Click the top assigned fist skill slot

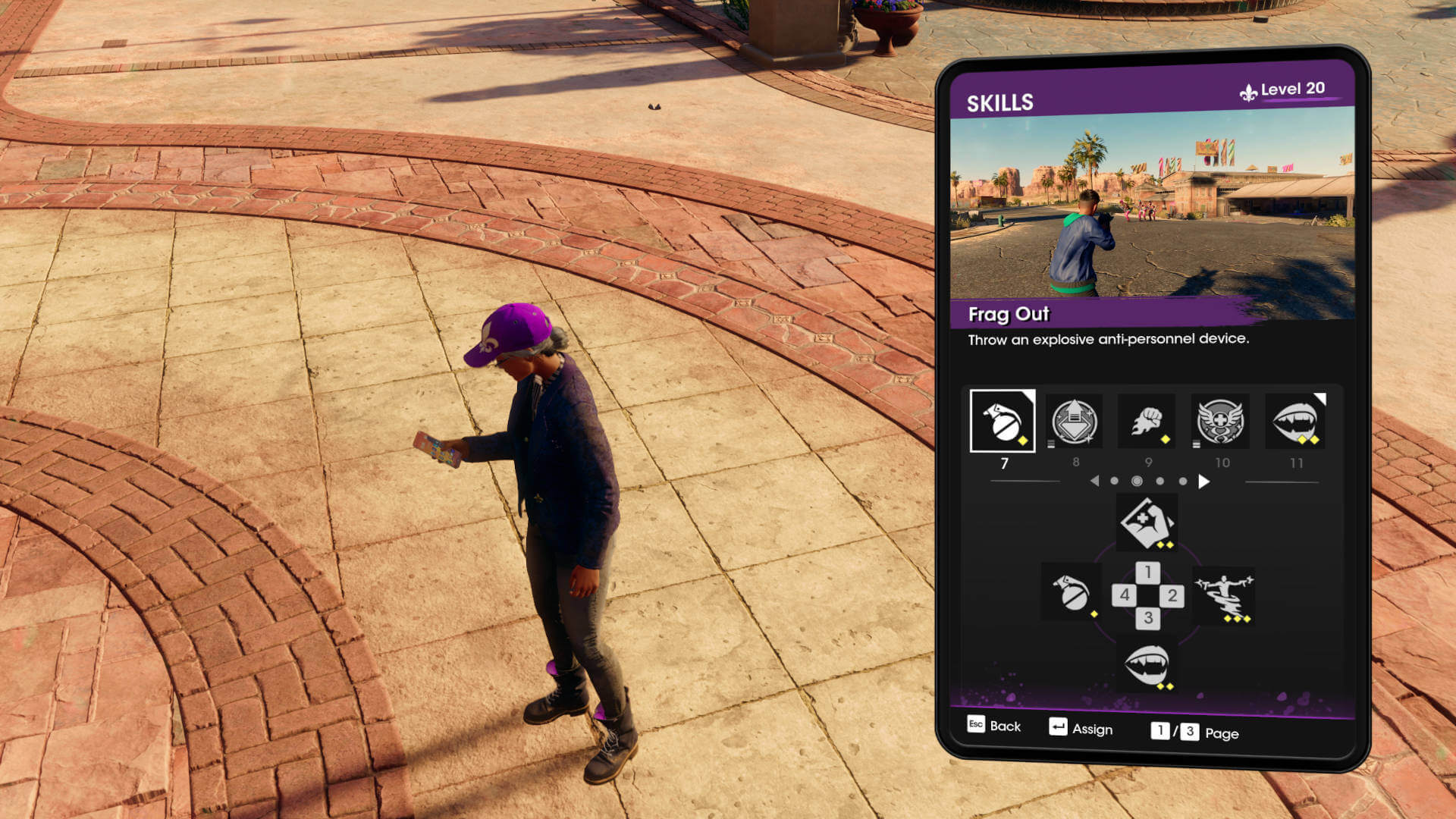(1147, 522)
